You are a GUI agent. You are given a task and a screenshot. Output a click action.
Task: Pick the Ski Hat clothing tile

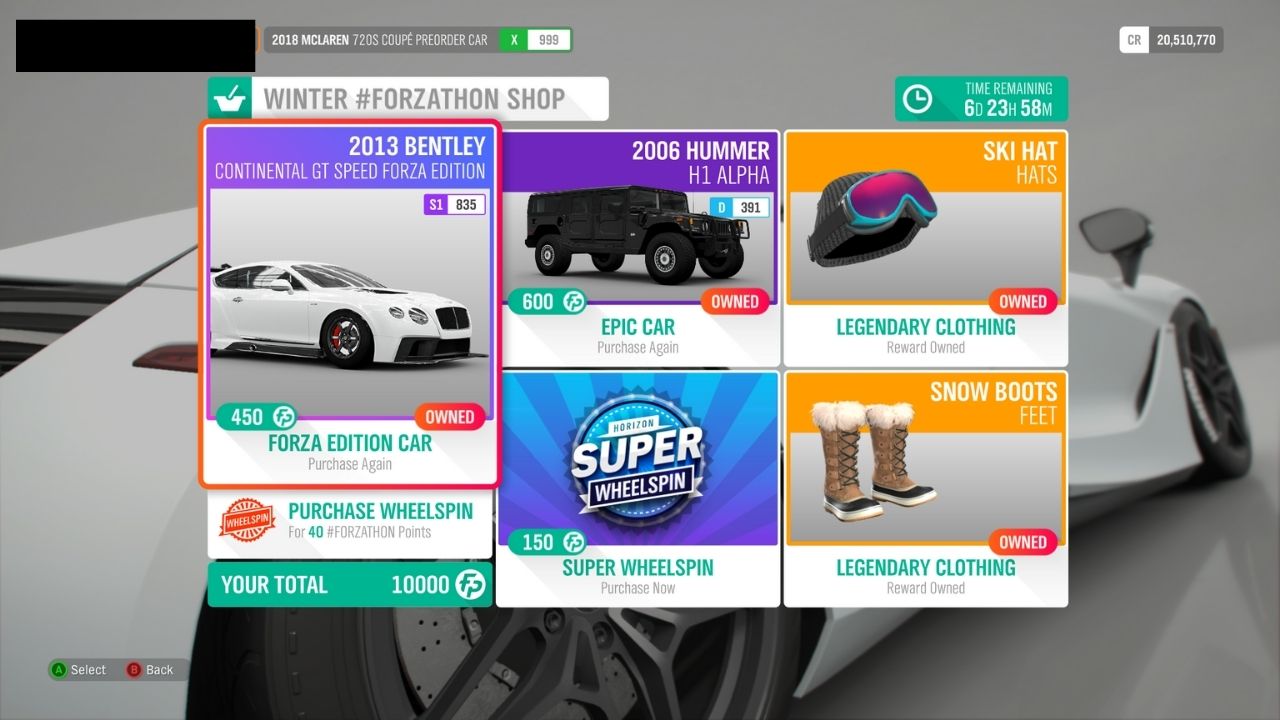pyautogui.click(x=925, y=248)
